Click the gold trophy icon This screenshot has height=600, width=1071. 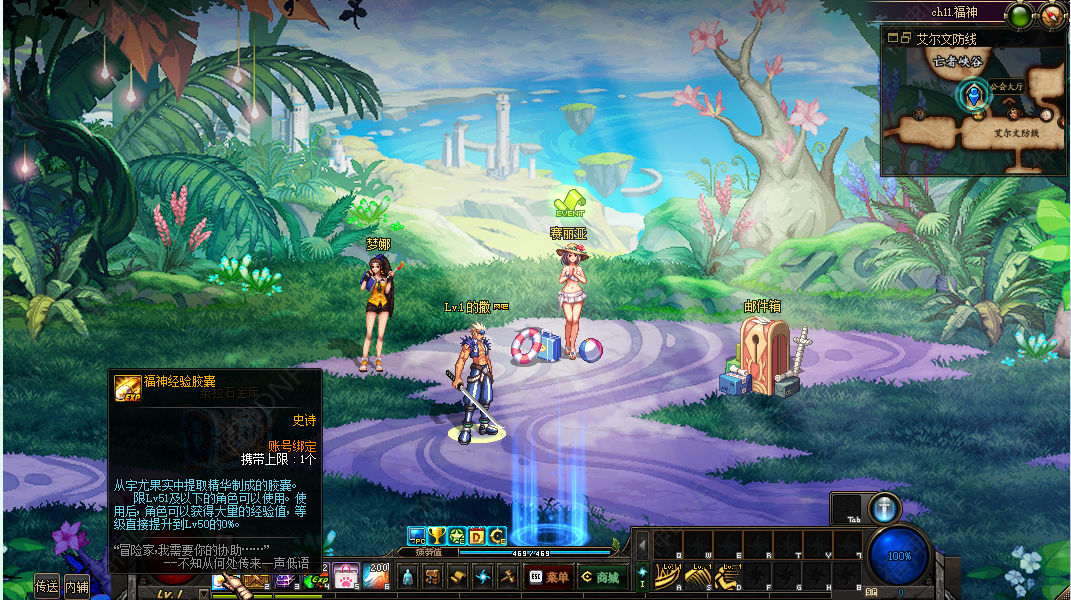(437, 536)
